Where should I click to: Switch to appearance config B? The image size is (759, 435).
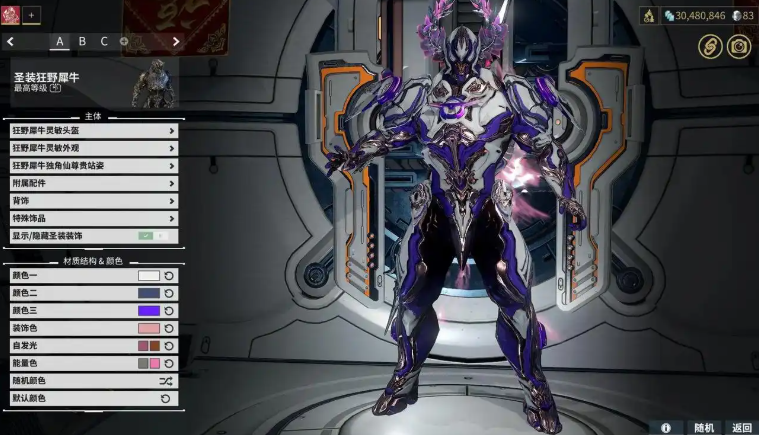(82, 42)
